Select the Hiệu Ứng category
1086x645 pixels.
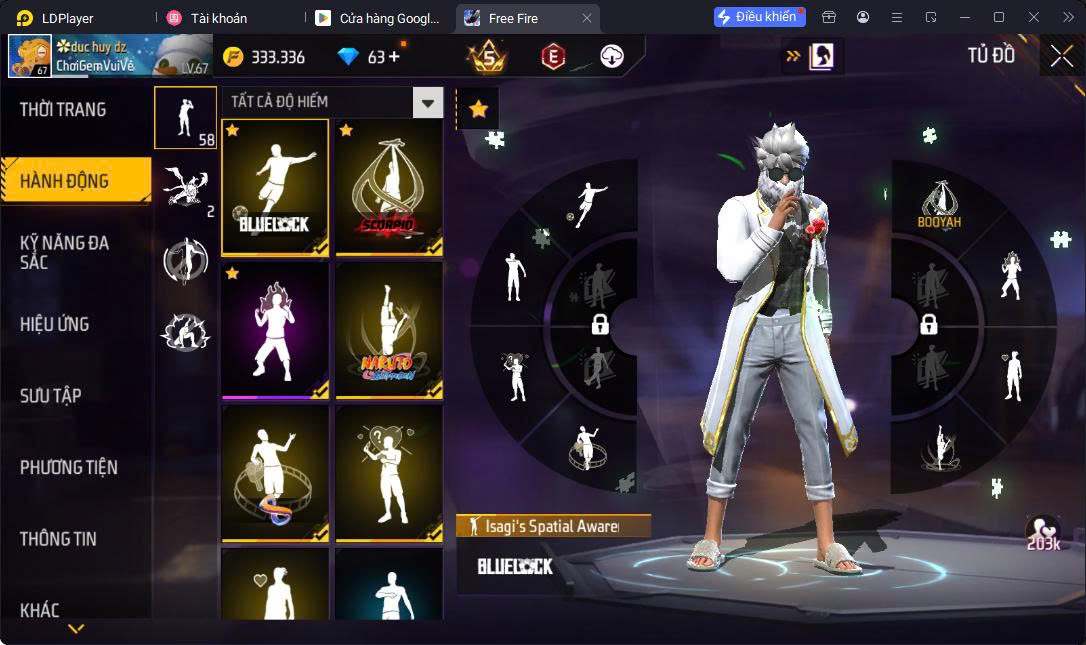tap(55, 324)
